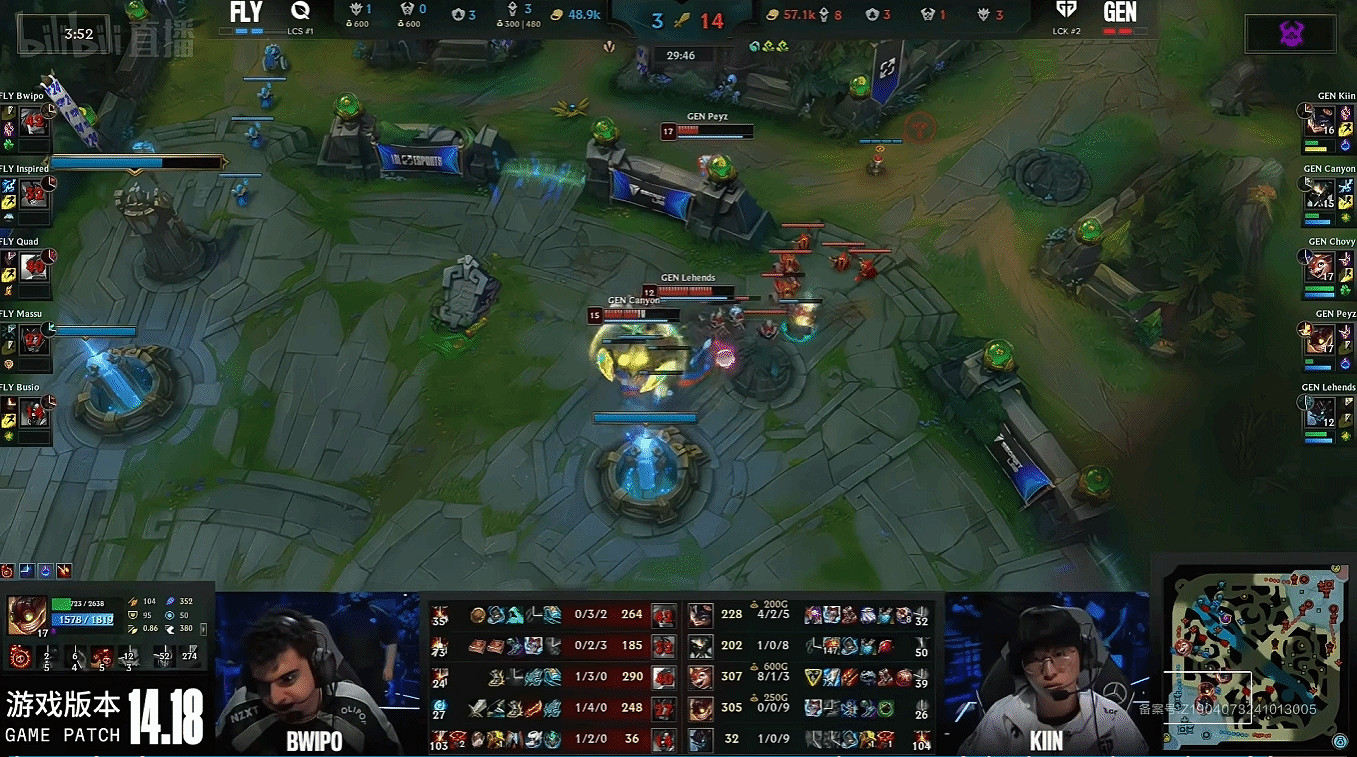The image size is (1357, 757).
Task: Switch to the BWIPO camera view
Action: (x=318, y=675)
